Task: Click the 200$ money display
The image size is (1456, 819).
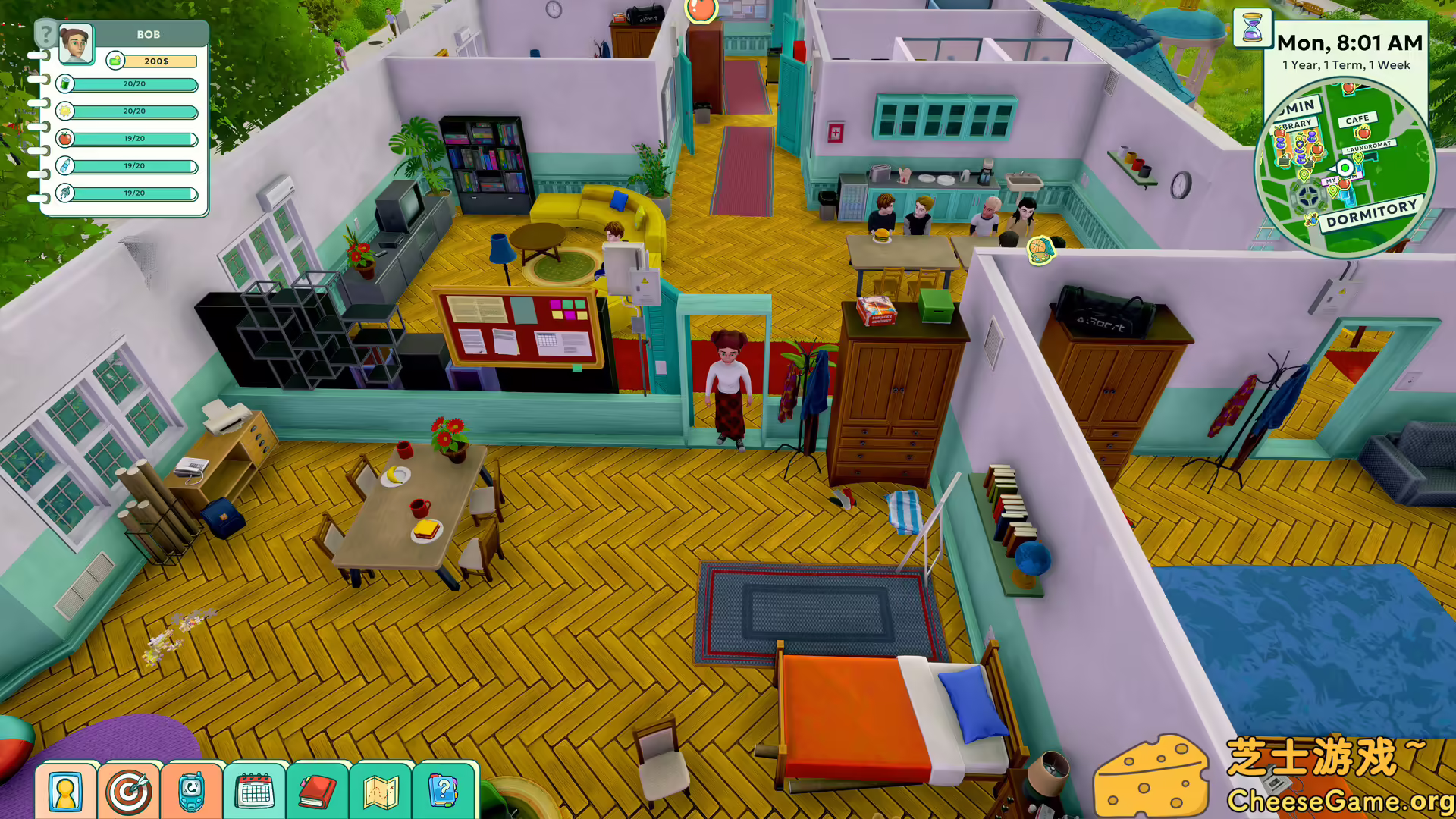Action: [x=158, y=61]
